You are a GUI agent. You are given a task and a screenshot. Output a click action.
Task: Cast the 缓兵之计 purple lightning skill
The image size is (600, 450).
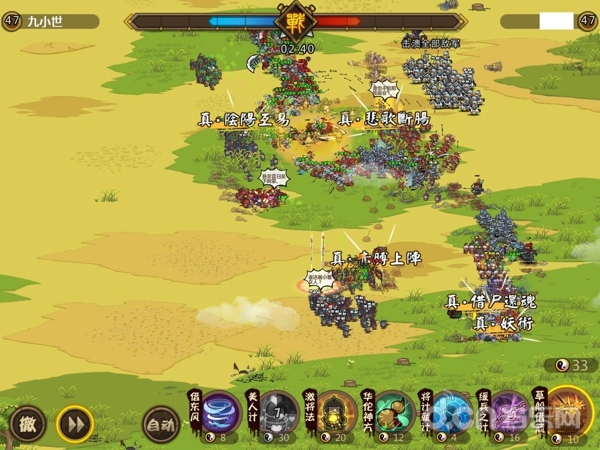[x=510, y=415]
